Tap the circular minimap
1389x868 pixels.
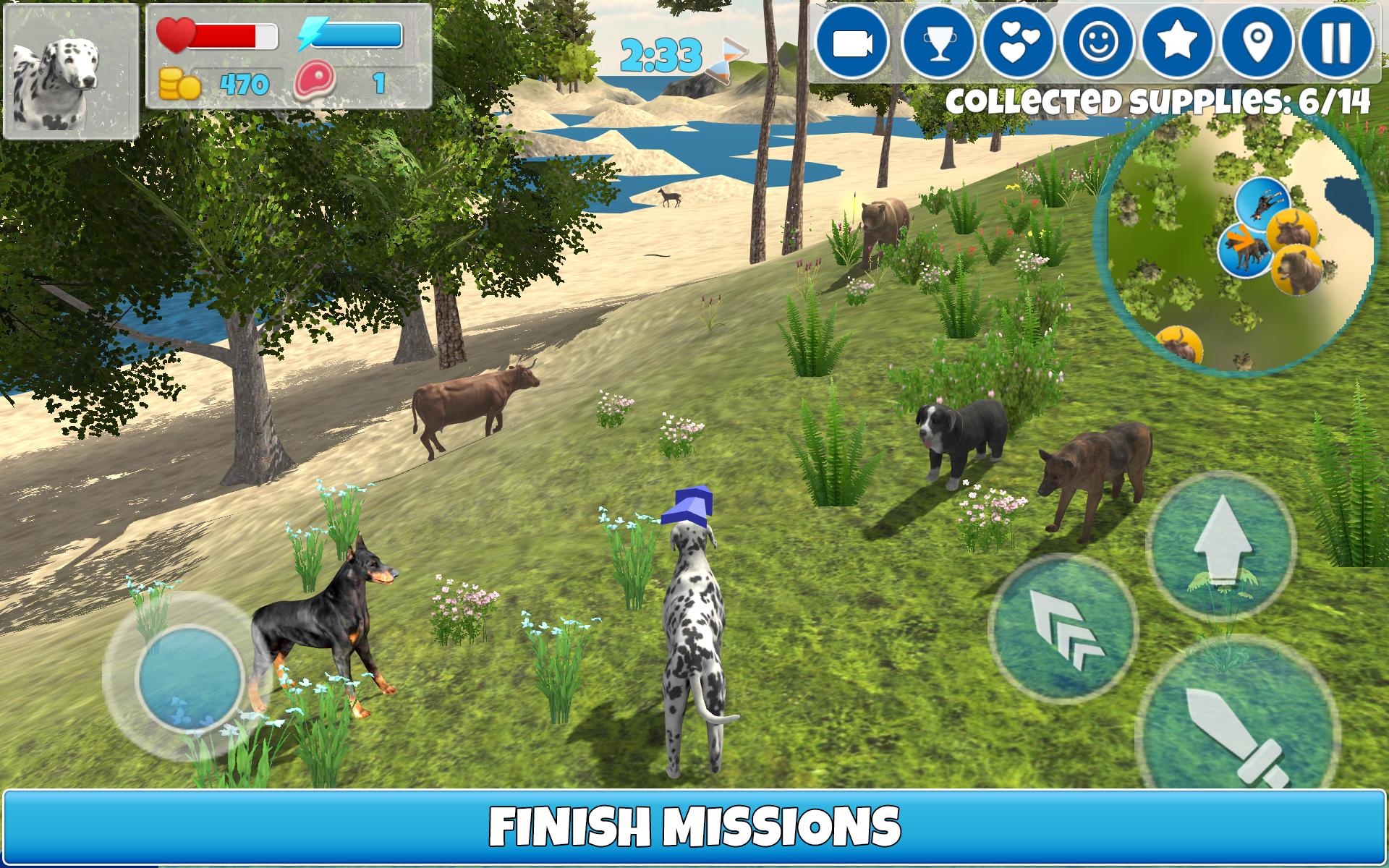click(1236, 242)
